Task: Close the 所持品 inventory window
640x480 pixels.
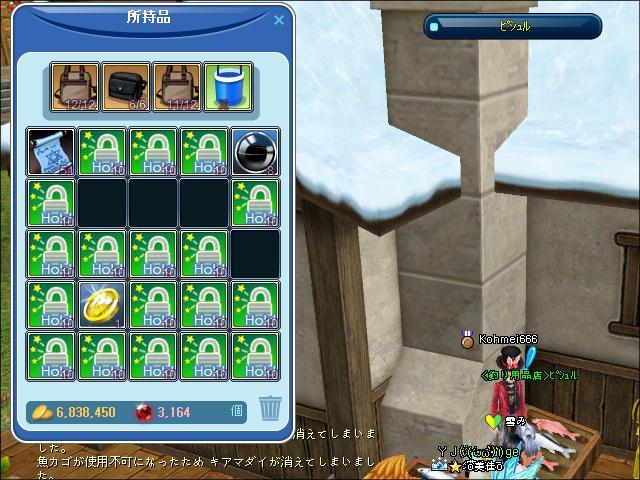Action: tap(279, 20)
